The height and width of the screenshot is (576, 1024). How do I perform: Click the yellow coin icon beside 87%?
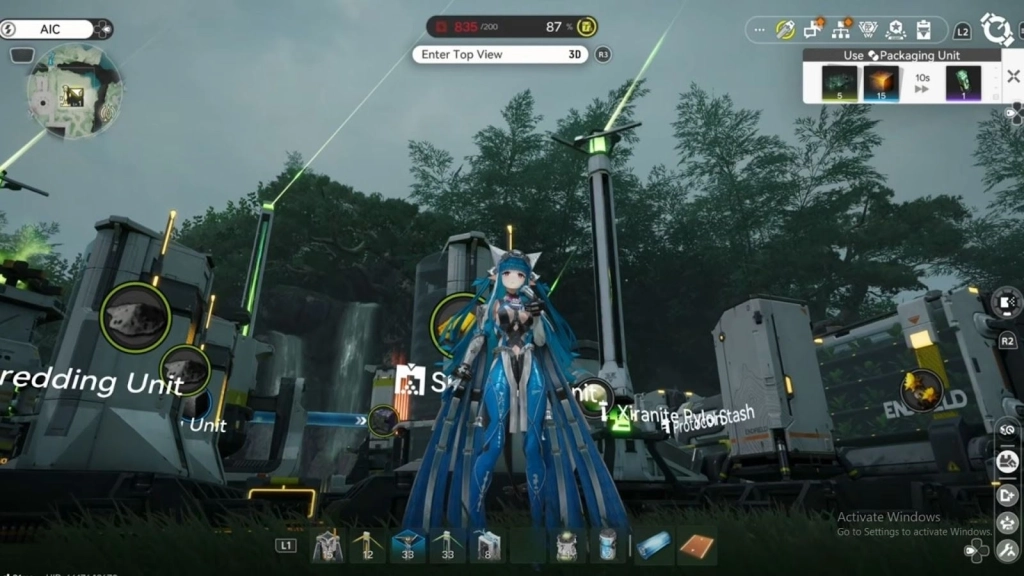coord(589,27)
